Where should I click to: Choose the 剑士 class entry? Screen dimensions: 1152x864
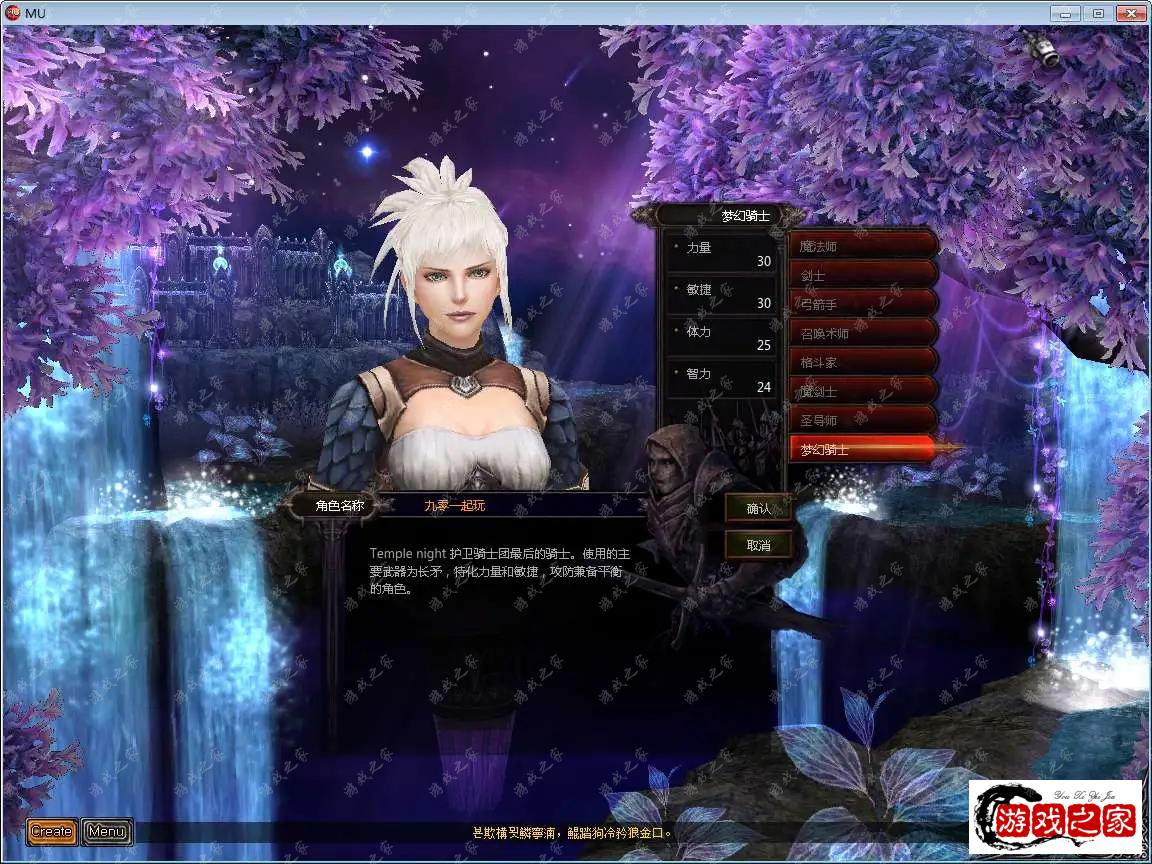click(862, 275)
